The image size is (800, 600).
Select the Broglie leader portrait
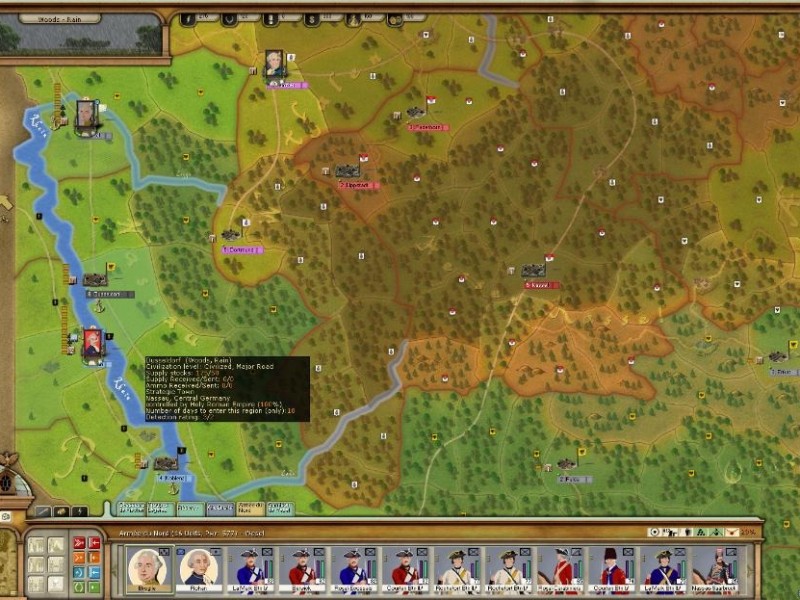coord(146,567)
